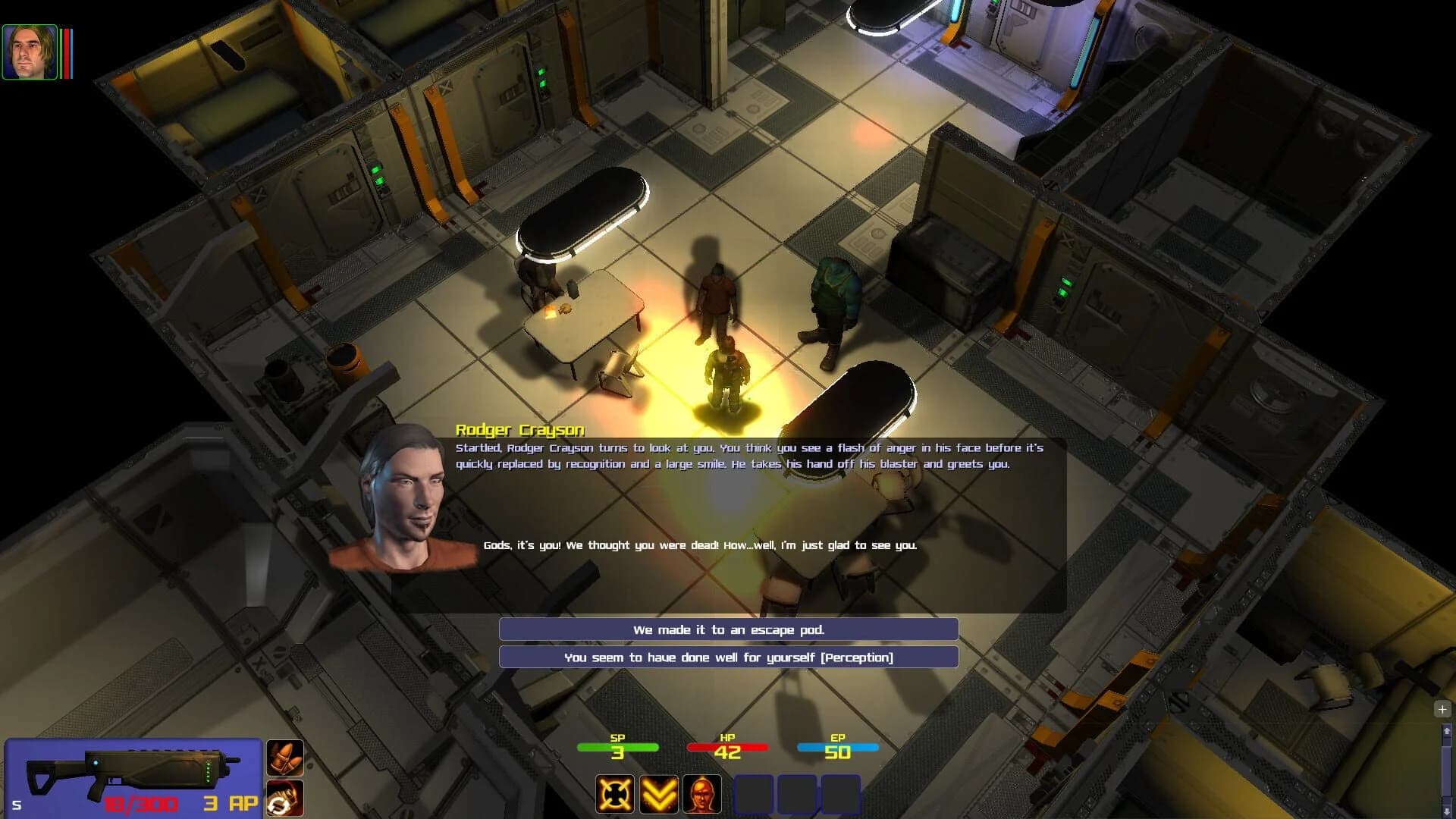Click the Rodger Crayson name label

(x=518, y=430)
